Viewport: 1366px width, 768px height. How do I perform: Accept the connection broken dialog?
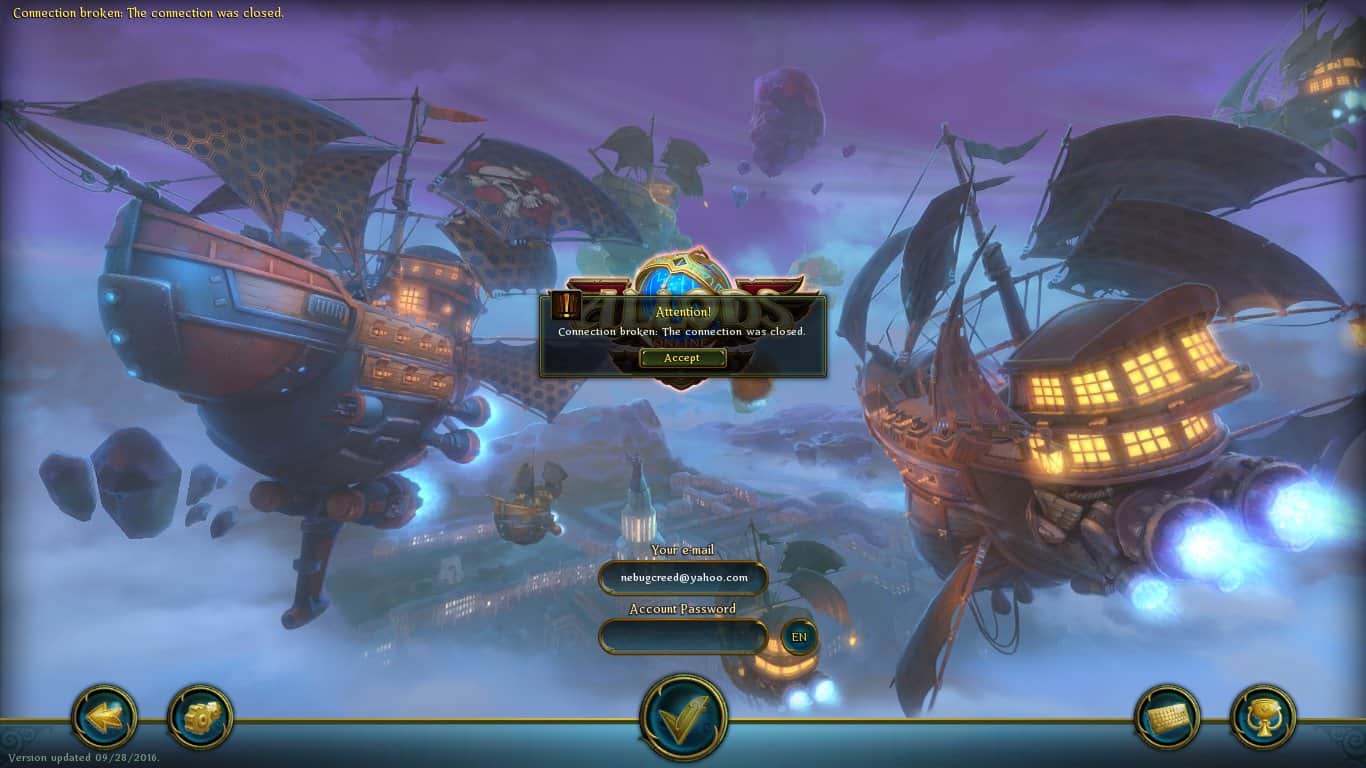(682, 358)
